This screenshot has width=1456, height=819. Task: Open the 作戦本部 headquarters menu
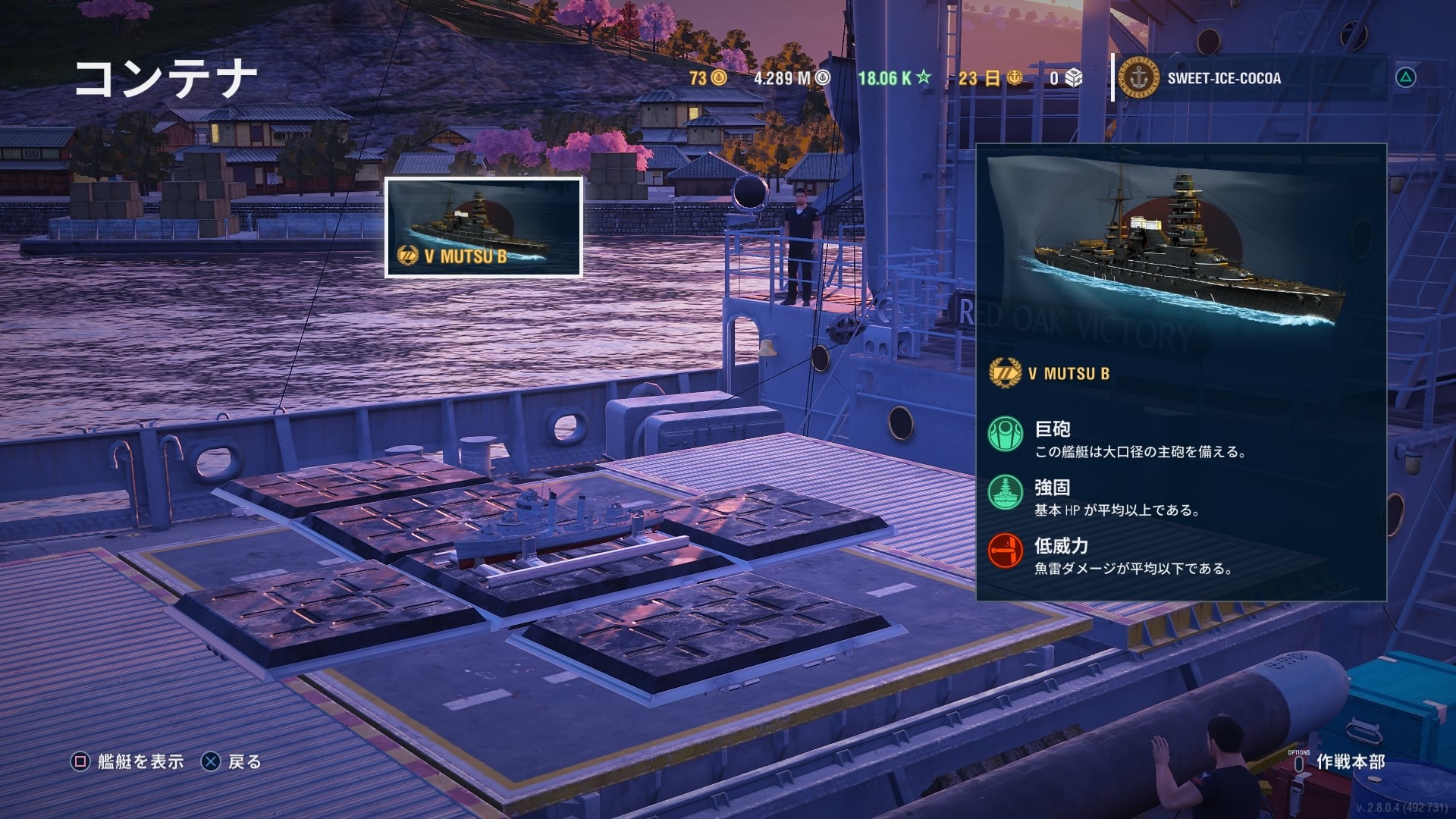point(1350,761)
